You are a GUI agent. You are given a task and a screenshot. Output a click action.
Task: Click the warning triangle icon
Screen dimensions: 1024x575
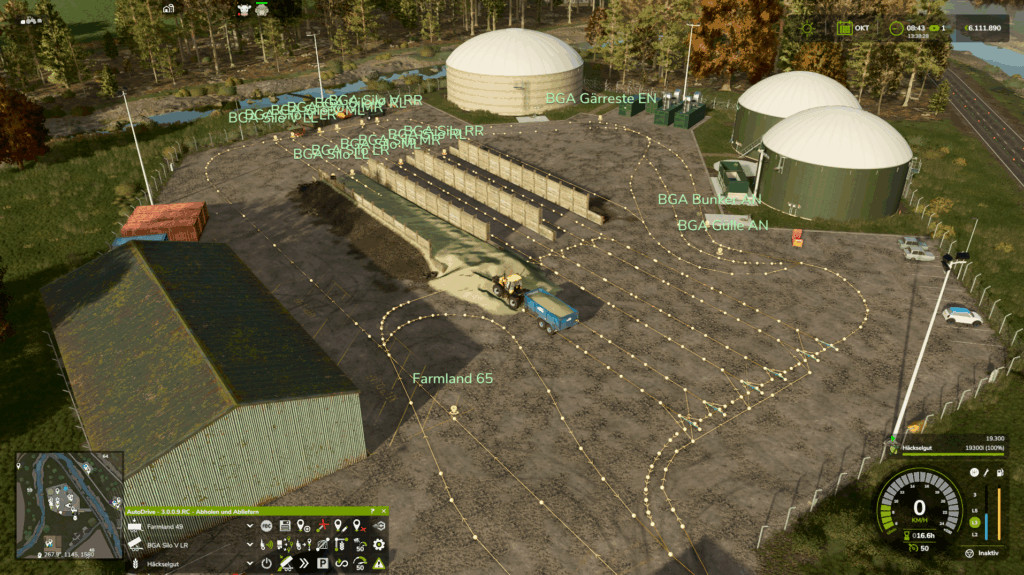pos(379,563)
